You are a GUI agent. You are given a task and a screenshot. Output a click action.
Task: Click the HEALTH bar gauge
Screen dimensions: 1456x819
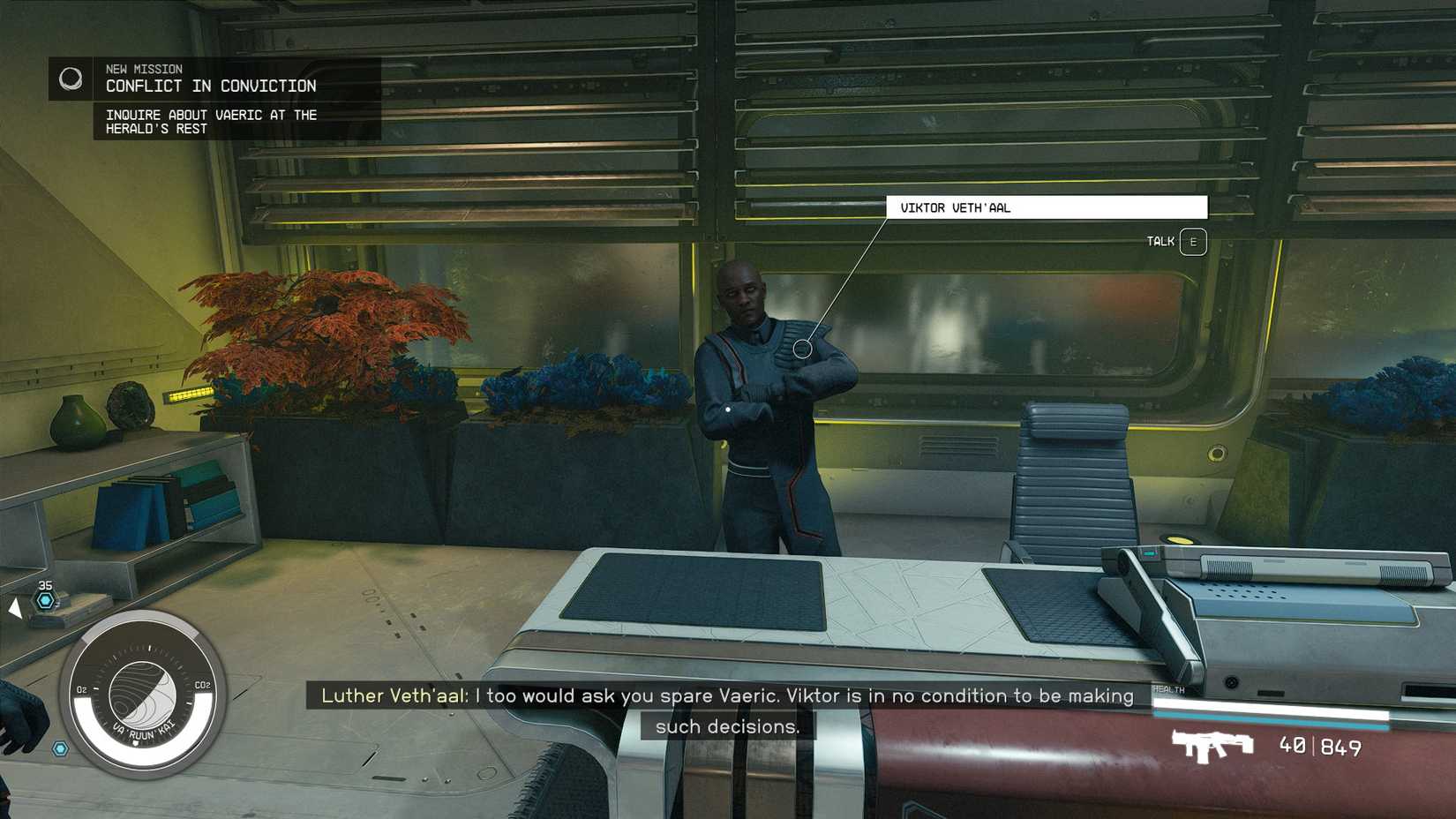[1271, 710]
